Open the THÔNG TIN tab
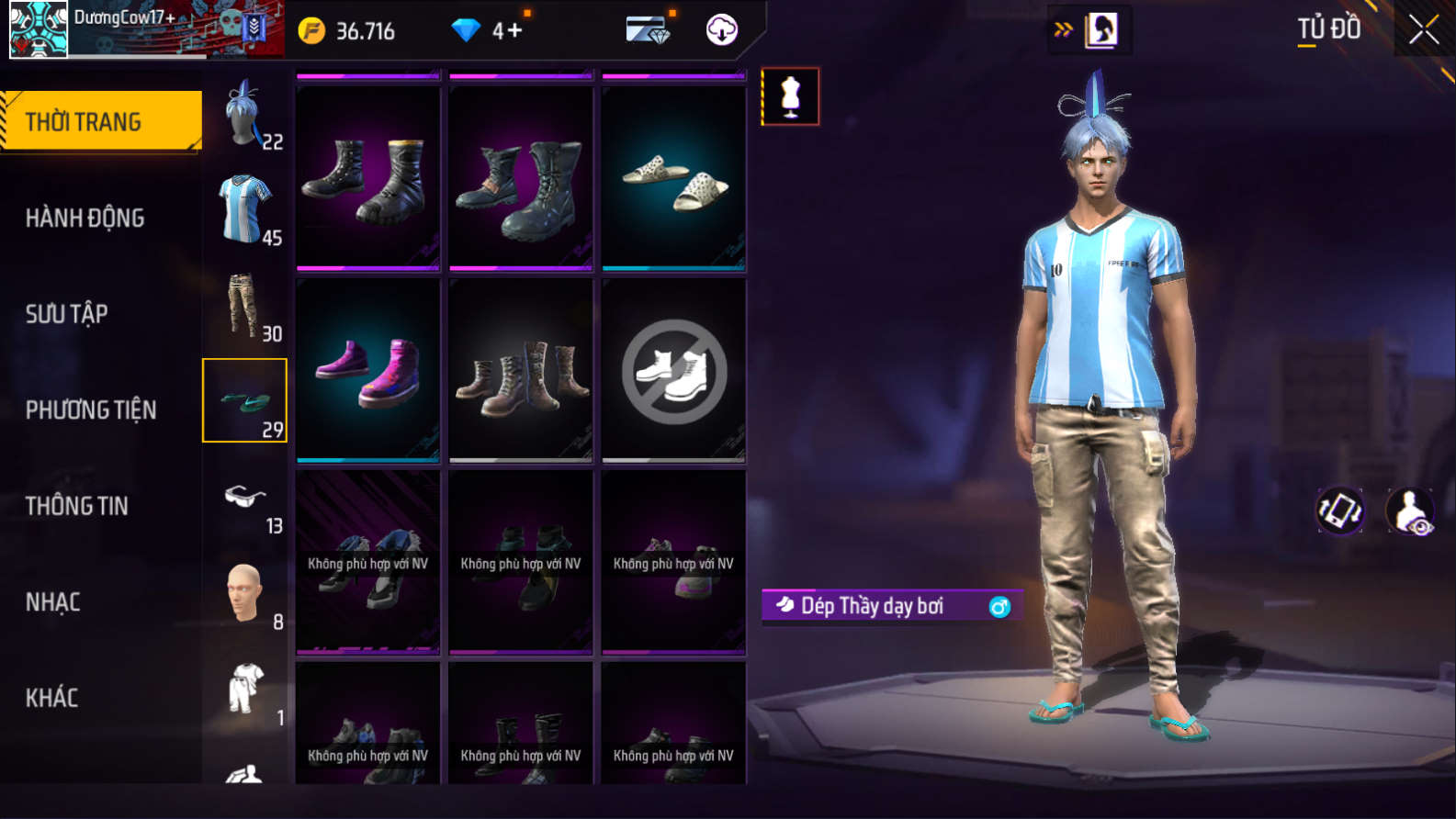This screenshot has width=1456, height=819. tap(77, 506)
